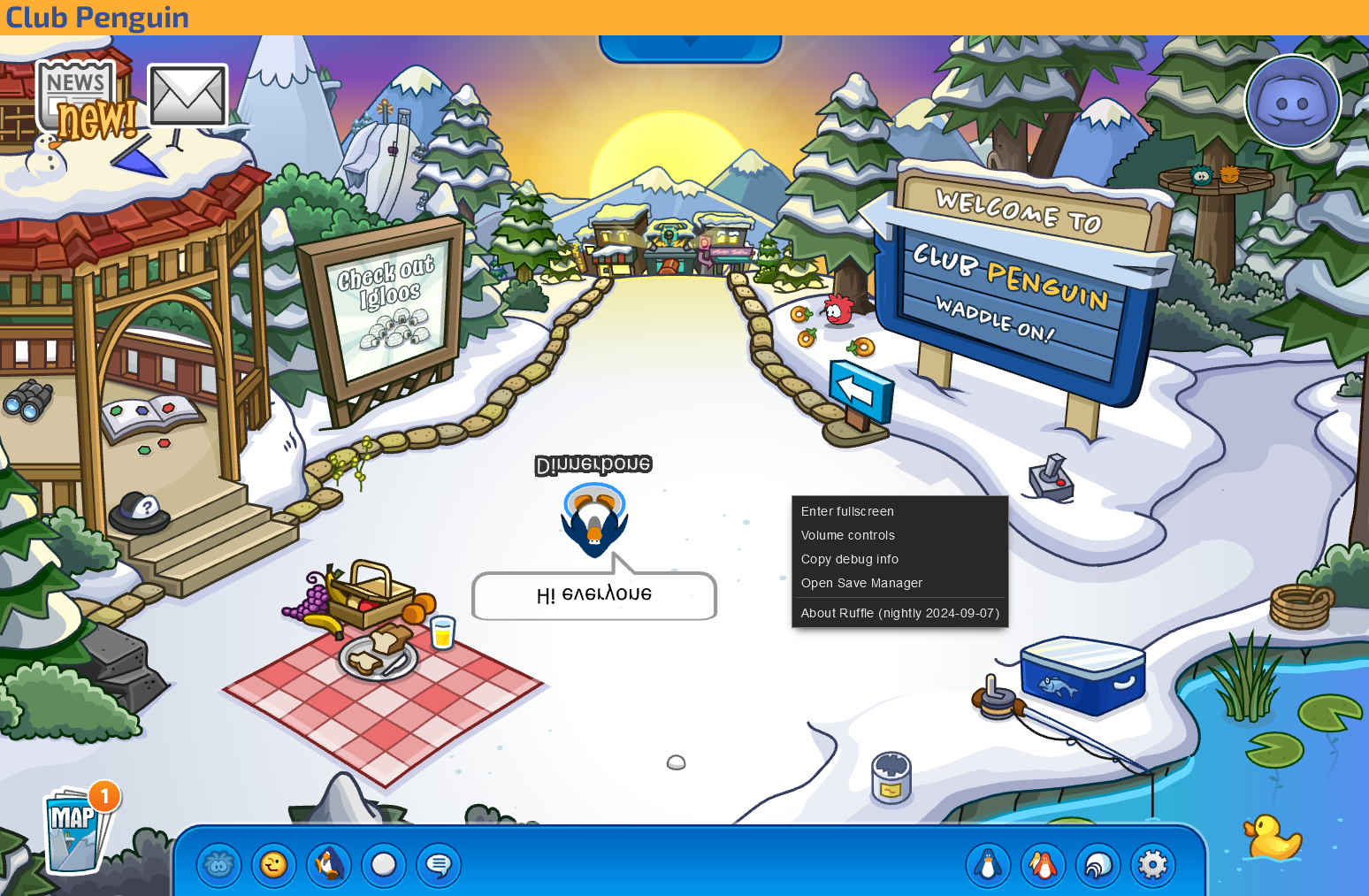The width and height of the screenshot is (1369, 896).
Task: Select the snowball throw button
Action: point(384,865)
